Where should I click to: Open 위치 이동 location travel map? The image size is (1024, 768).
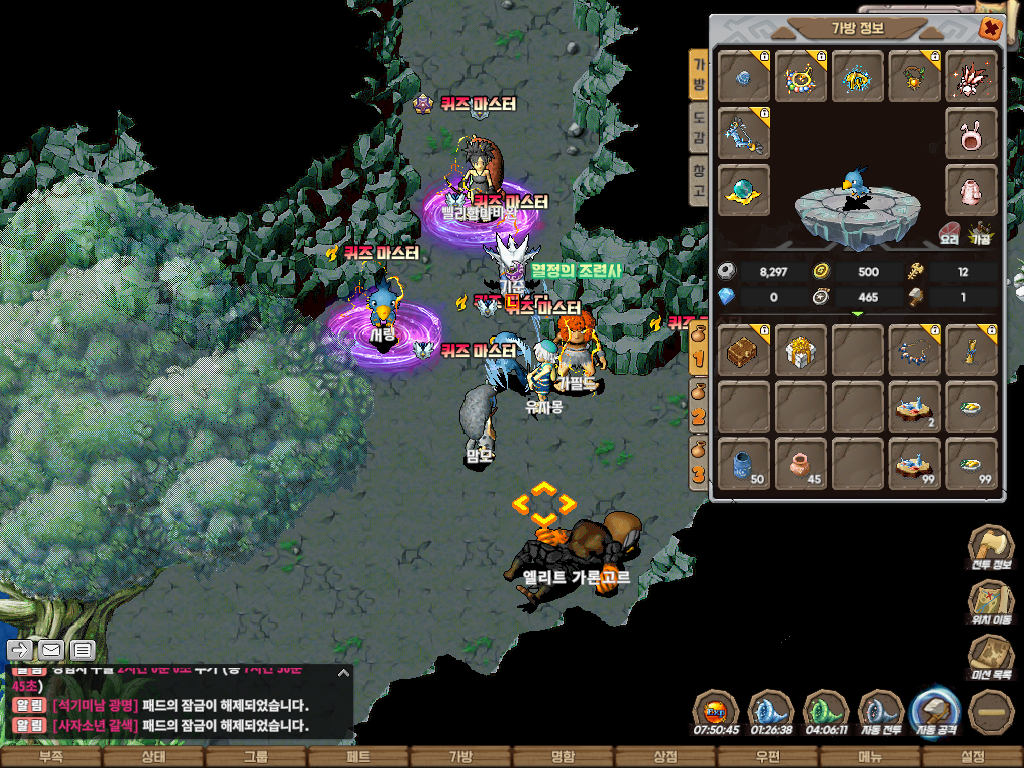(990, 604)
